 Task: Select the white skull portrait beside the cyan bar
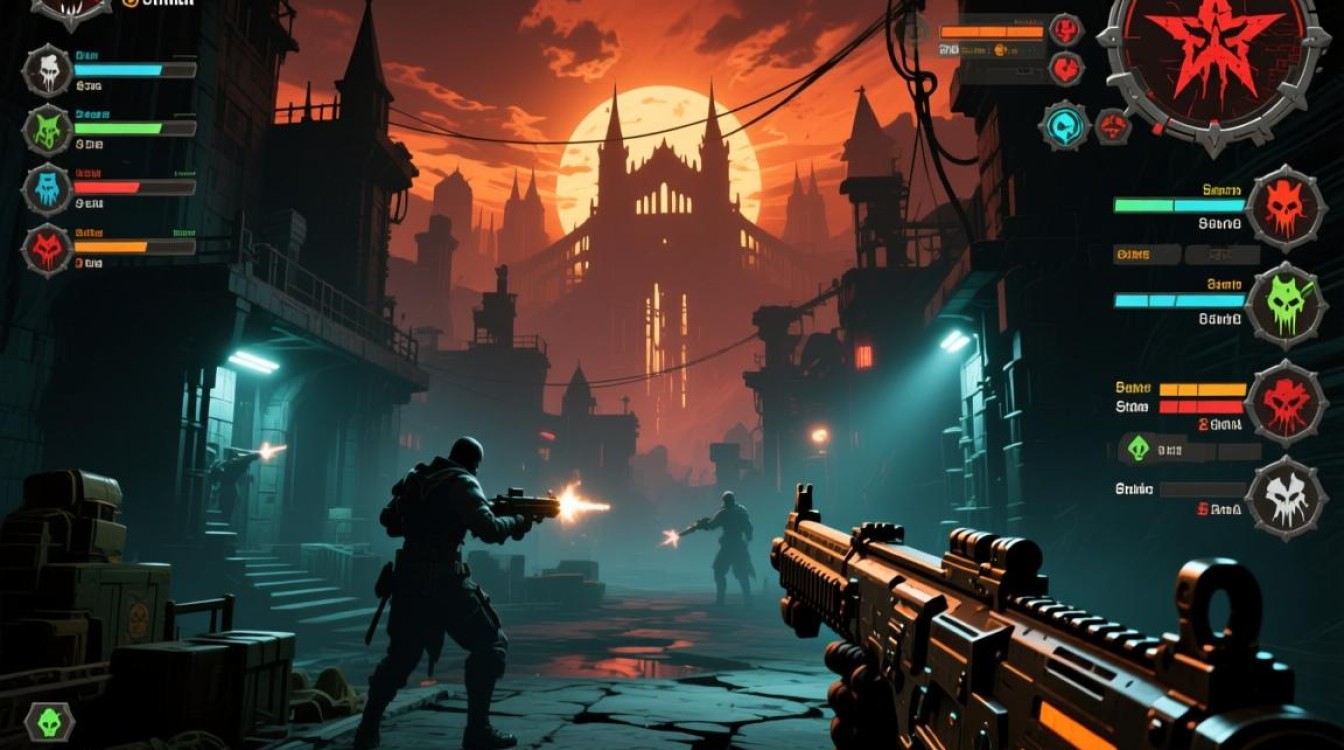47,70
